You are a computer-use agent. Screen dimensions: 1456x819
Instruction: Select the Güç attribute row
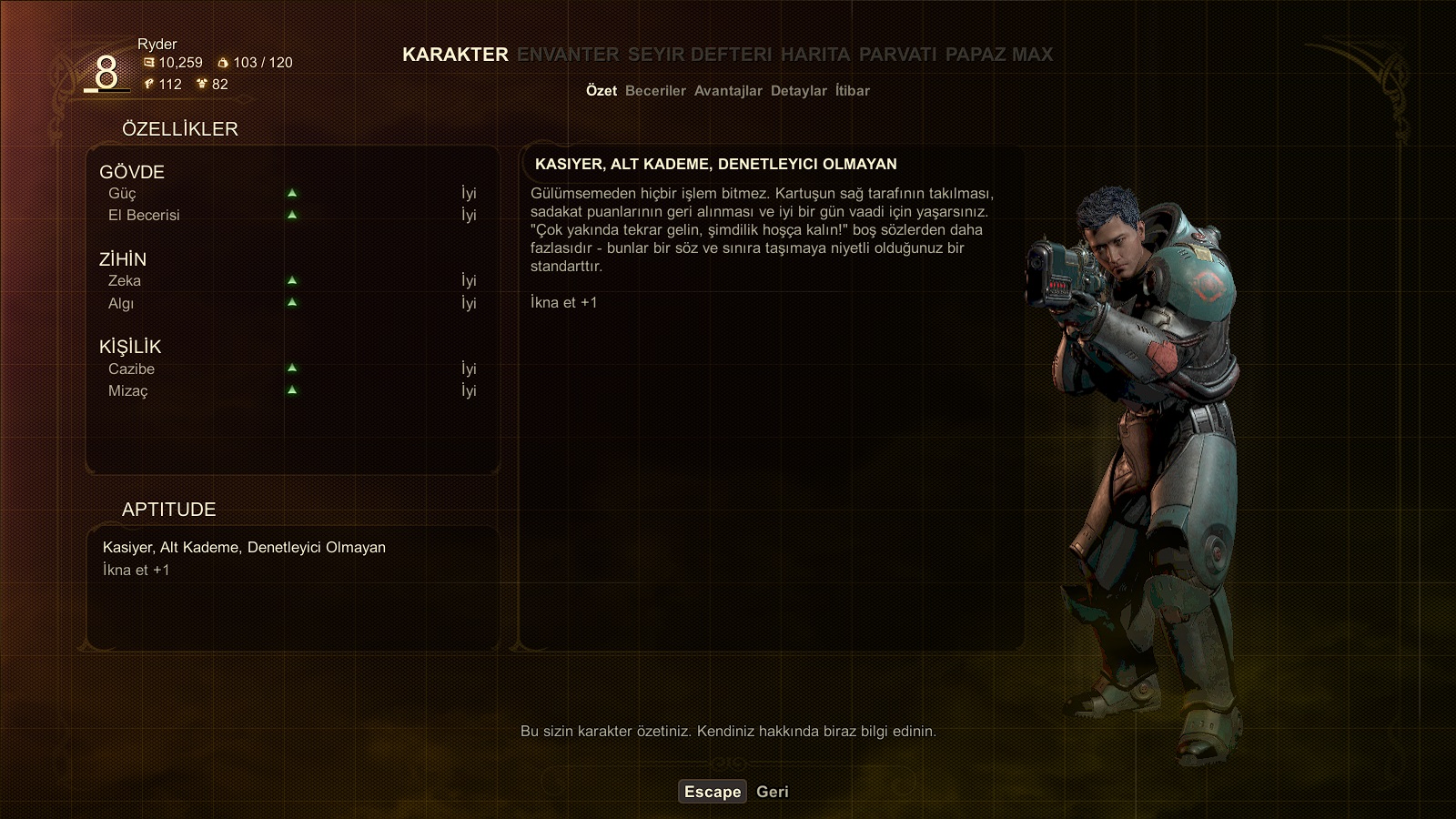[291, 194]
